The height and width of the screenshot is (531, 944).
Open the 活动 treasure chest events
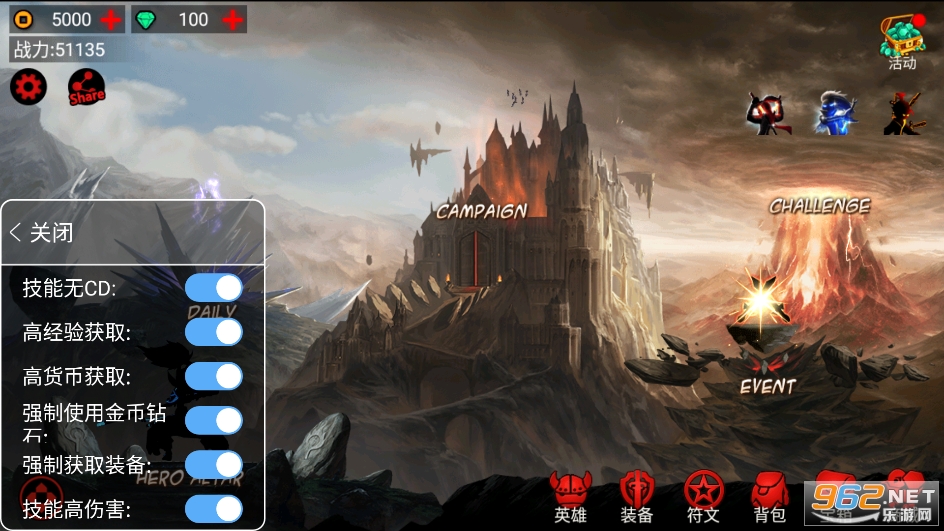(902, 41)
